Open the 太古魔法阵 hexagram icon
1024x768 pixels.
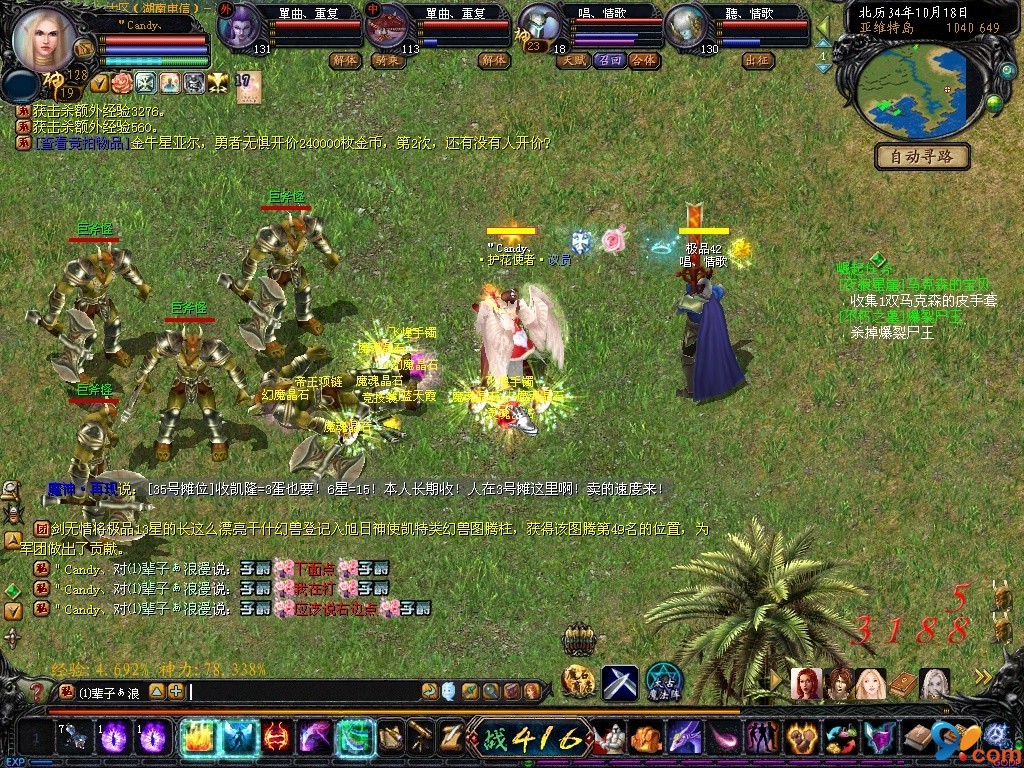(x=664, y=682)
